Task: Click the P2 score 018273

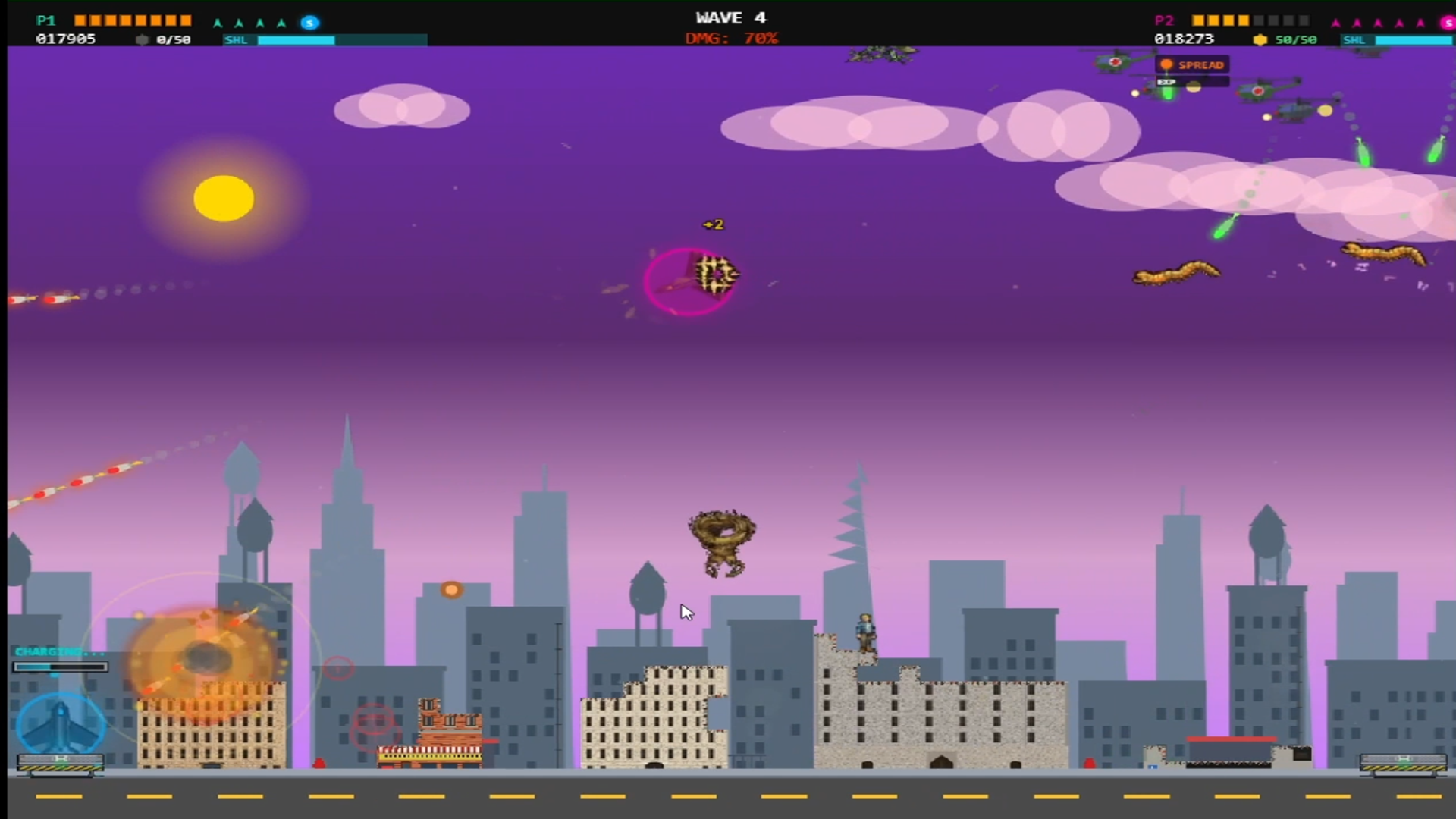Action: pos(1184,39)
